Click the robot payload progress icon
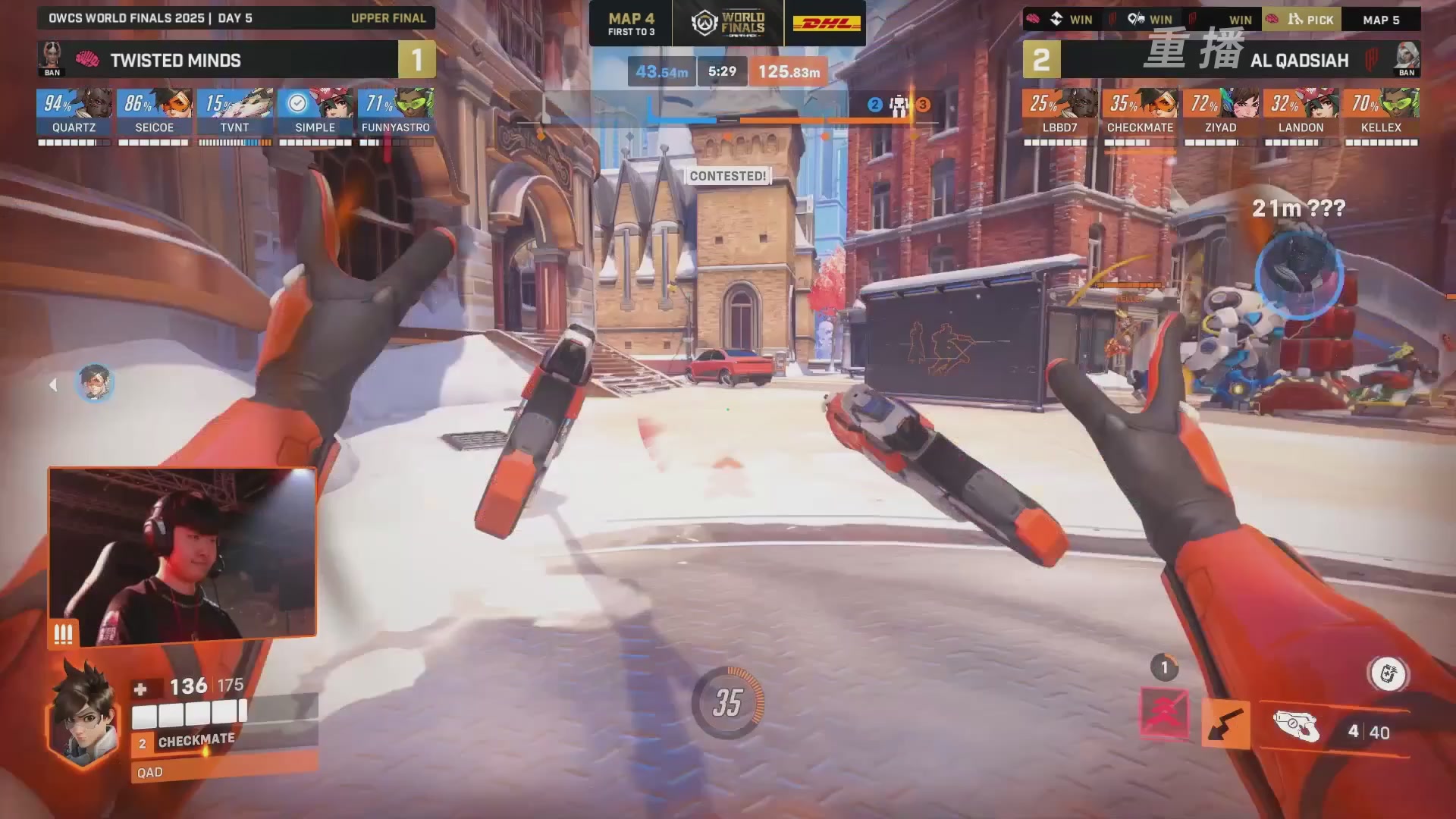Screen dimensions: 1456x819 pyautogui.click(x=899, y=105)
